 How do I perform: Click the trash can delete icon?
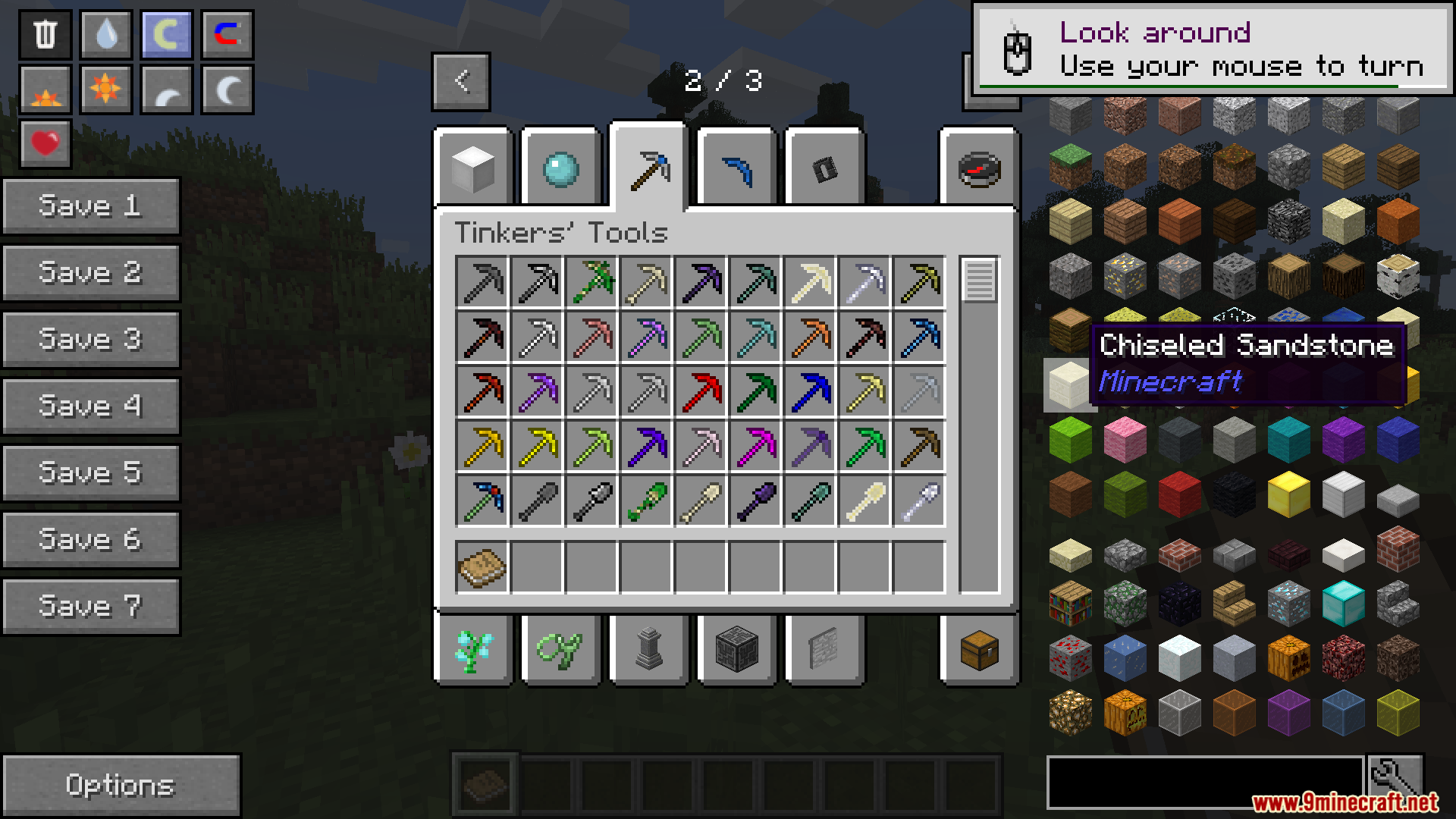[x=45, y=34]
